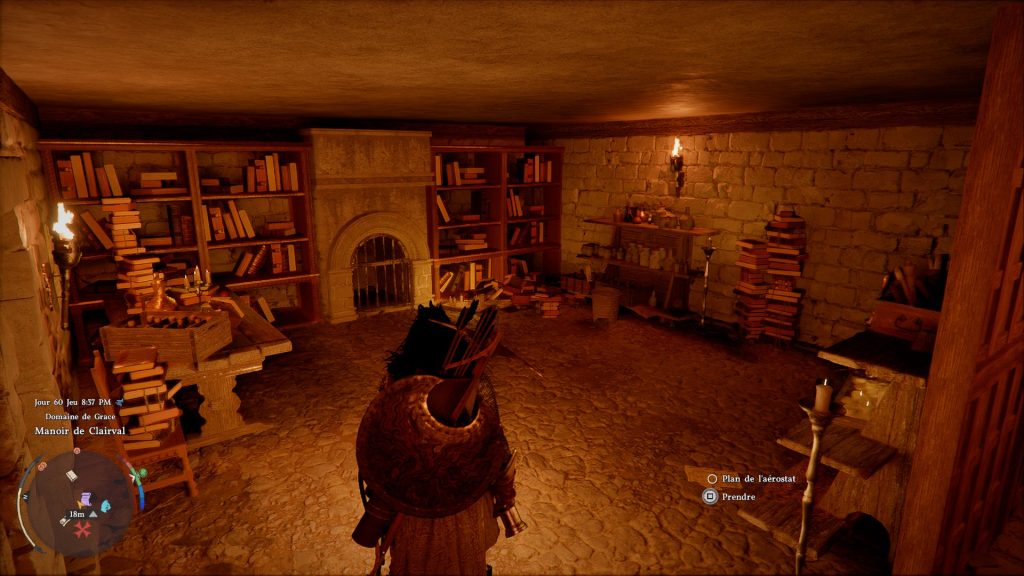This screenshot has width=1024, height=576.
Task: Select the purple scroll marker on minimap
Action: [x=87, y=498]
